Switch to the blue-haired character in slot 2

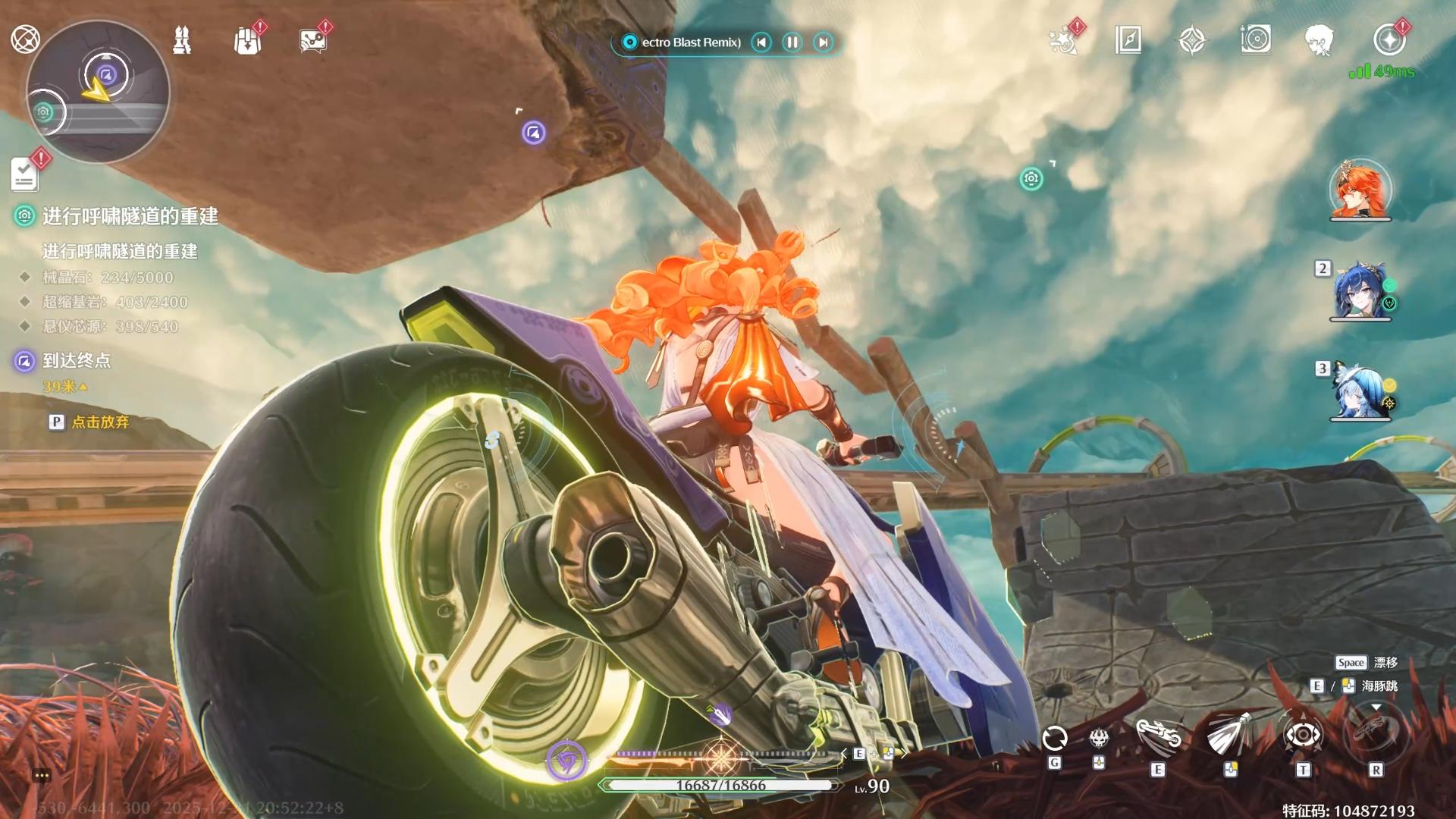1360,290
